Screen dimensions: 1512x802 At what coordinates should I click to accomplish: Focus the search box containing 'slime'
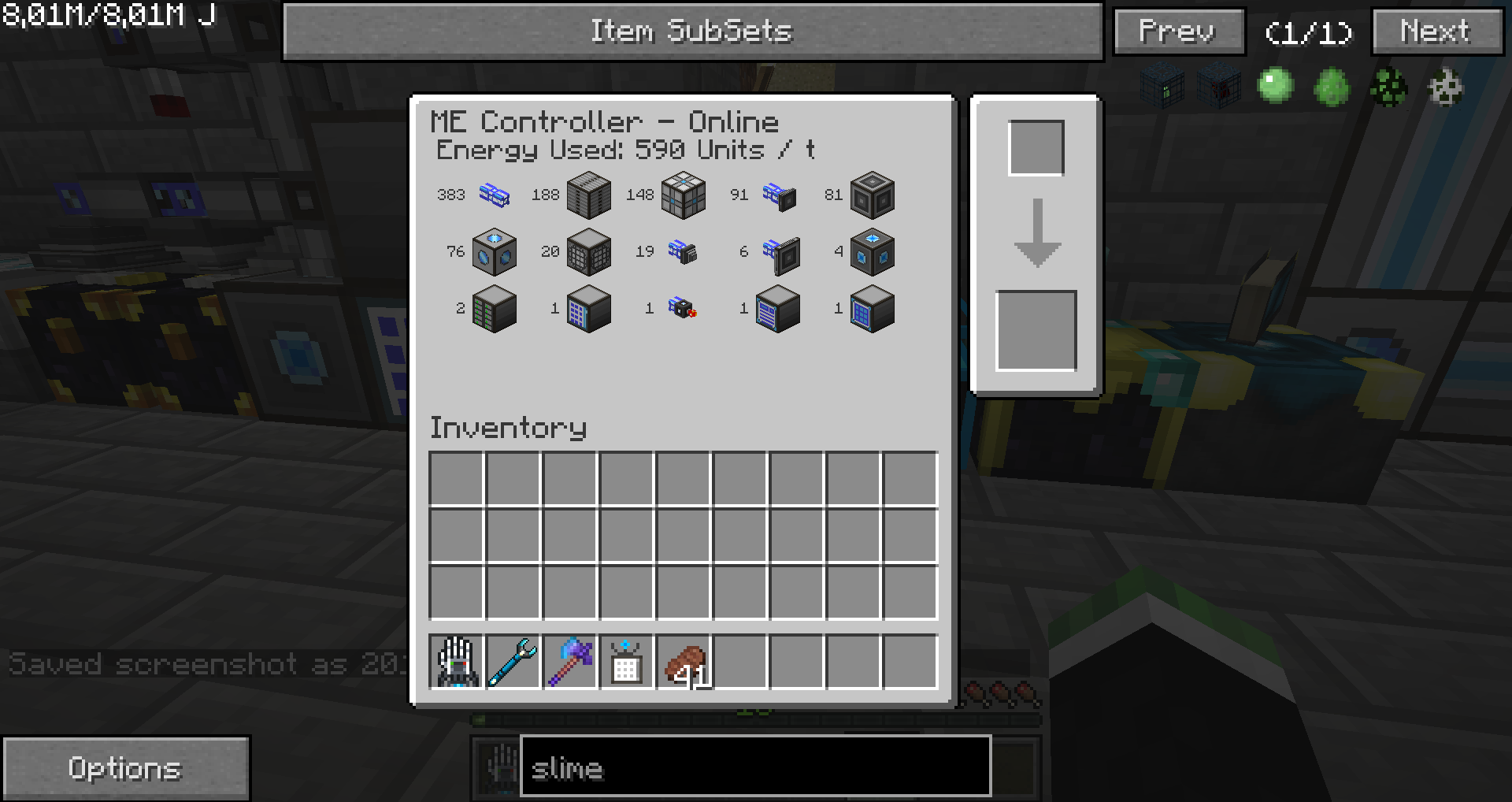[x=754, y=767]
